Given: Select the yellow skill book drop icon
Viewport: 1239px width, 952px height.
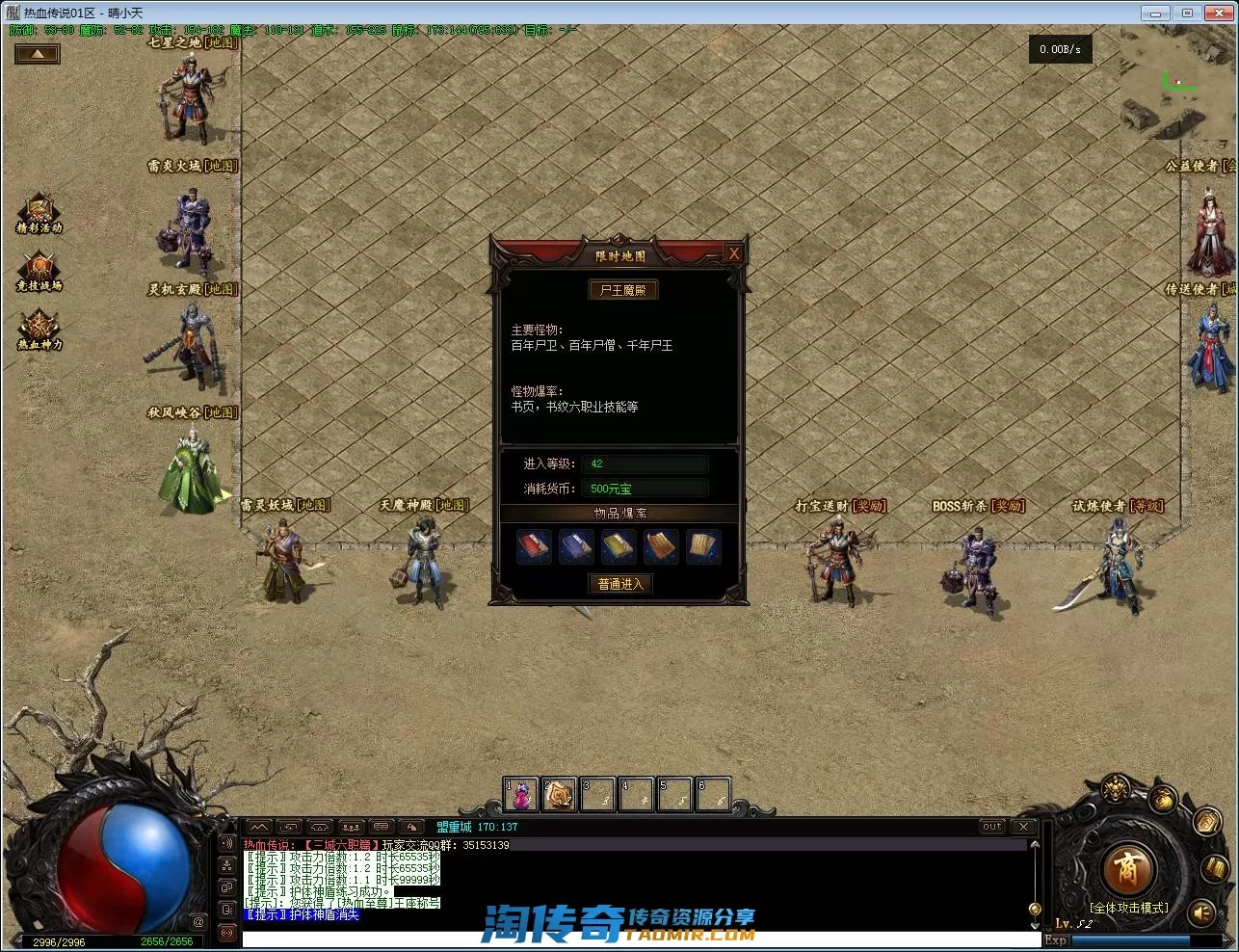Looking at the screenshot, I should [619, 546].
